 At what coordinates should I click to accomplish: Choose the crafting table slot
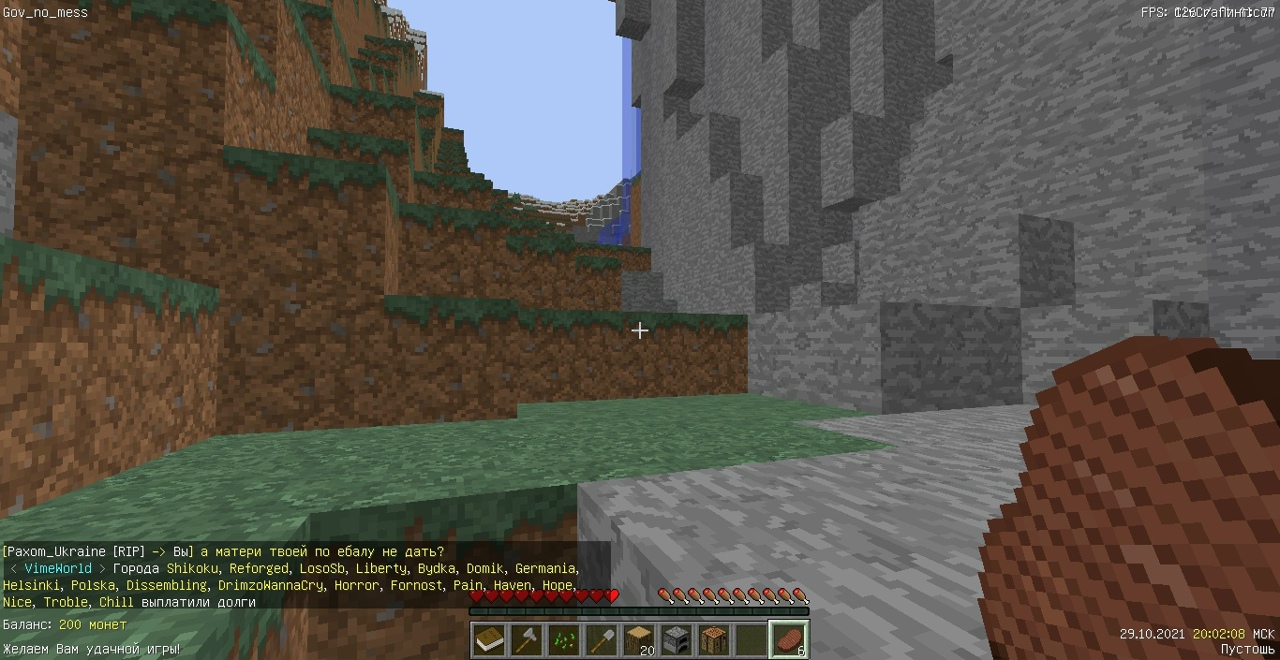pyautogui.click(x=714, y=639)
